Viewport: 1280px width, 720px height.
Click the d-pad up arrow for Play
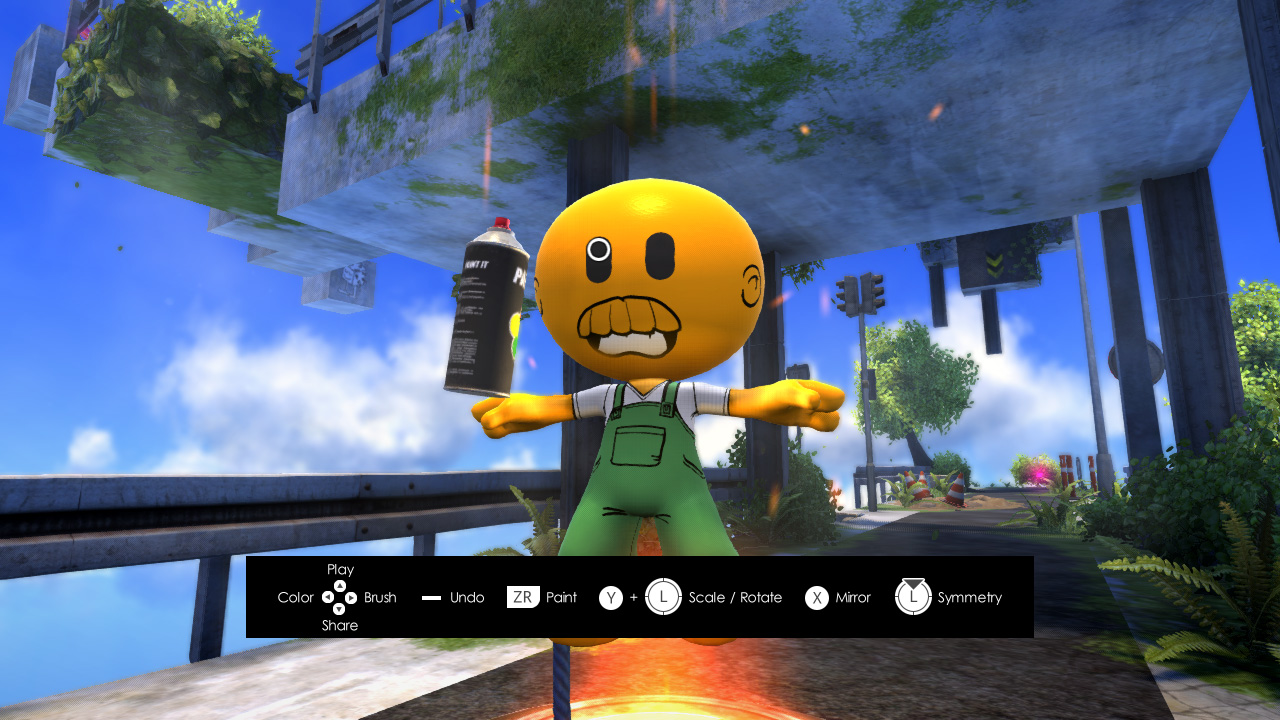pyautogui.click(x=338, y=585)
